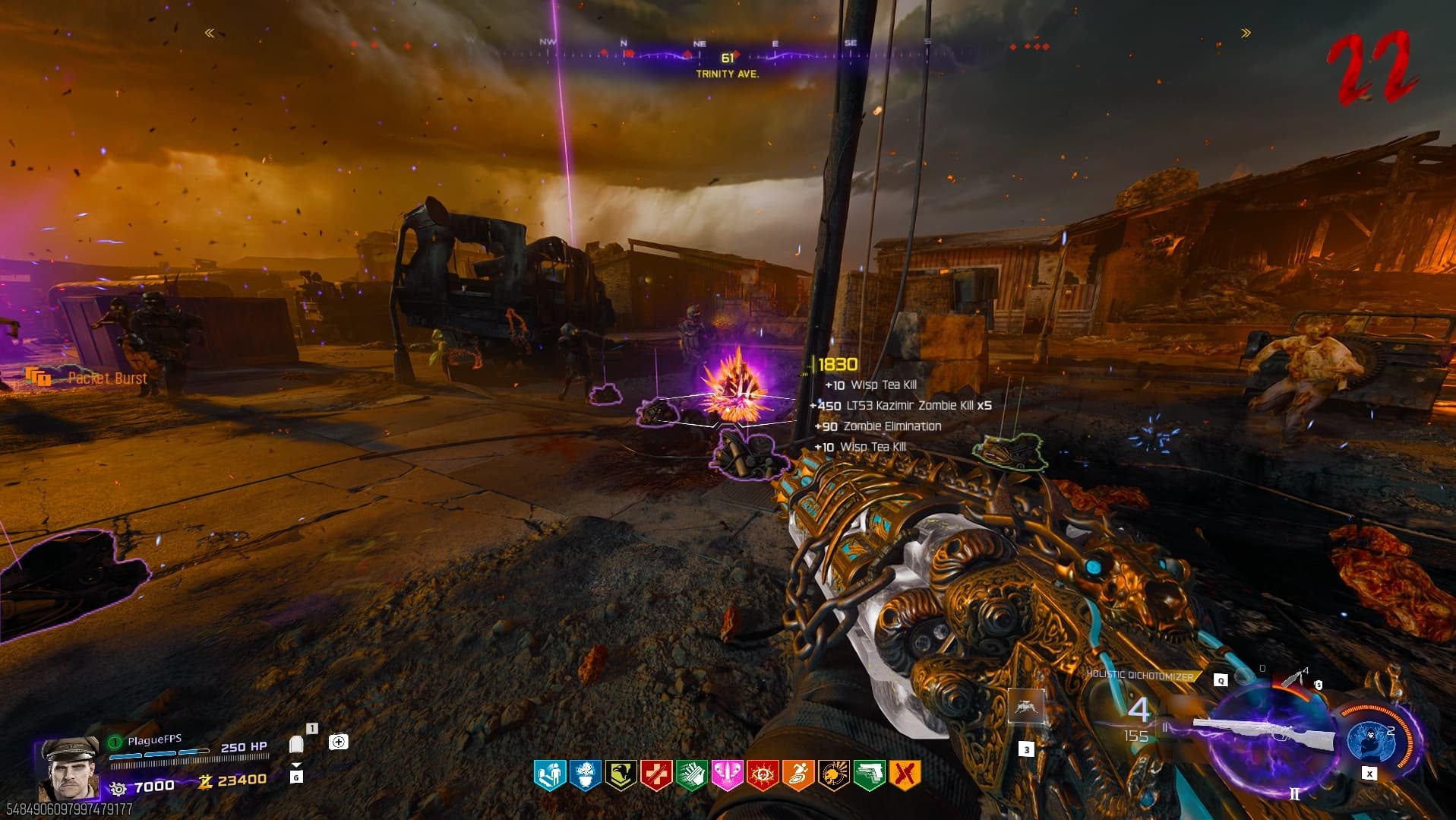Image resolution: width=1456 pixels, height=820 pixels.
Task: Choose the green Speed Cola hand perk
Action: point(691,776)
